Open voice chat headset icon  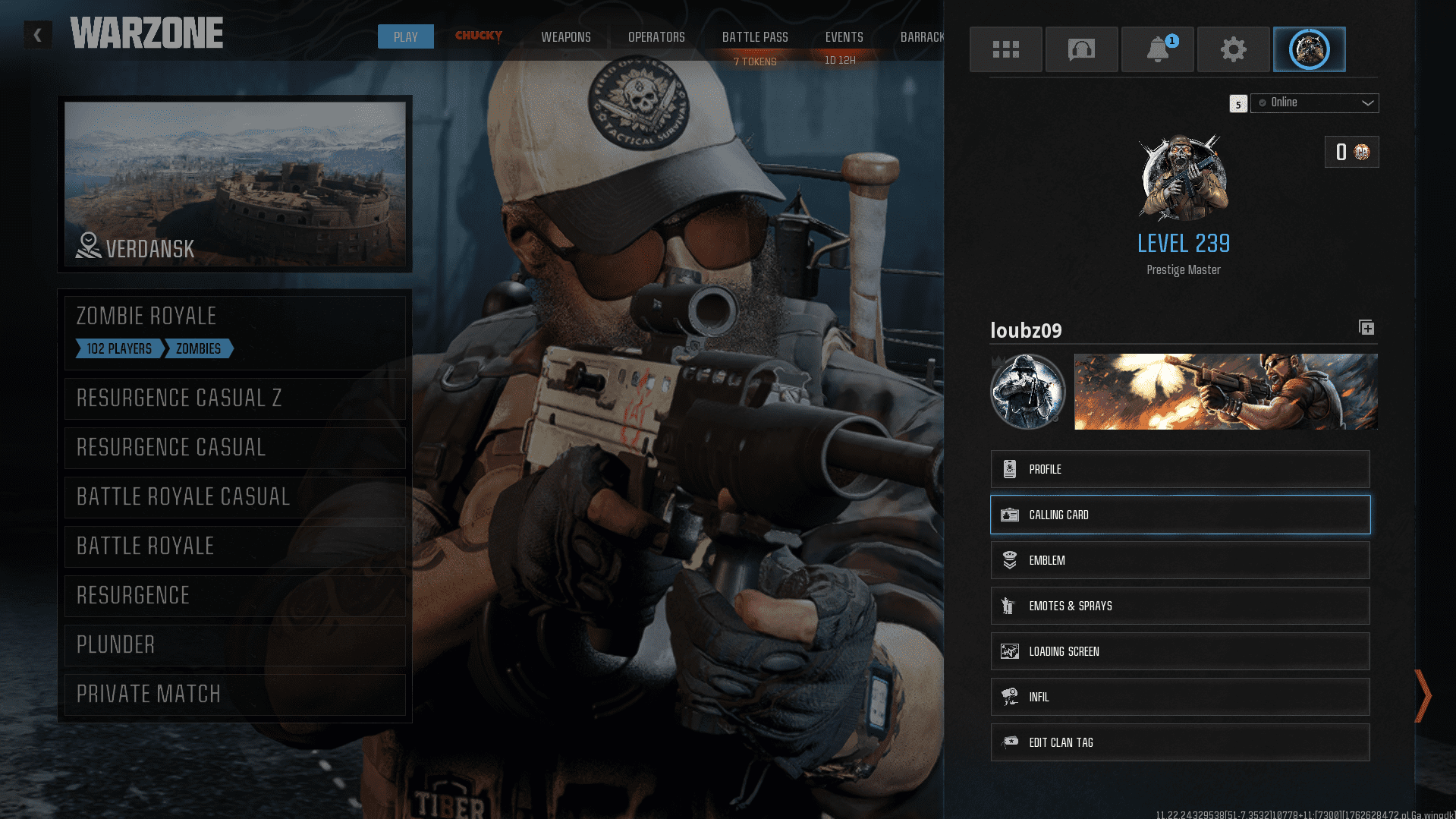(1081, 49)
